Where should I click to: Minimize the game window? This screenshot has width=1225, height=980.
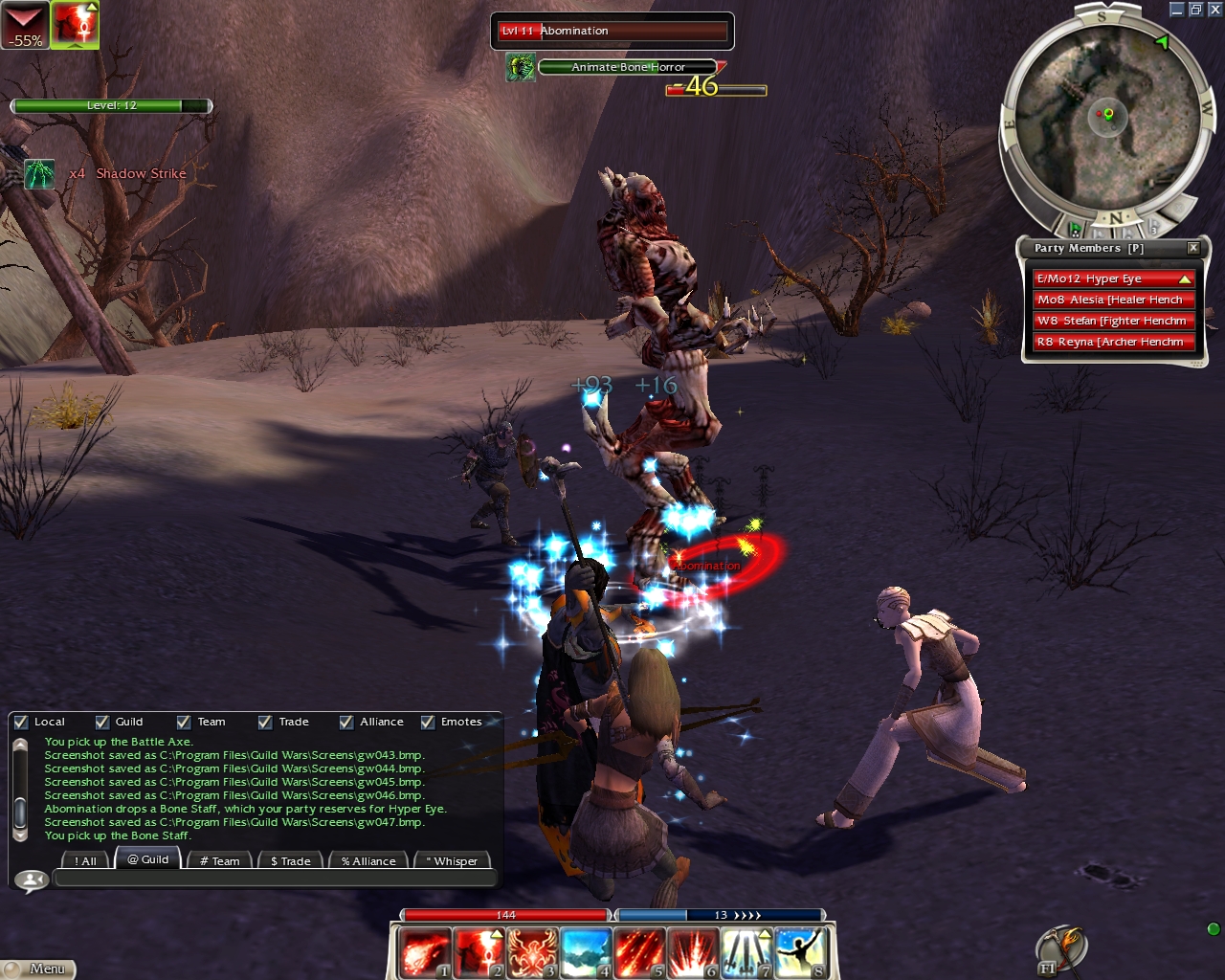tap(1177, 10)
